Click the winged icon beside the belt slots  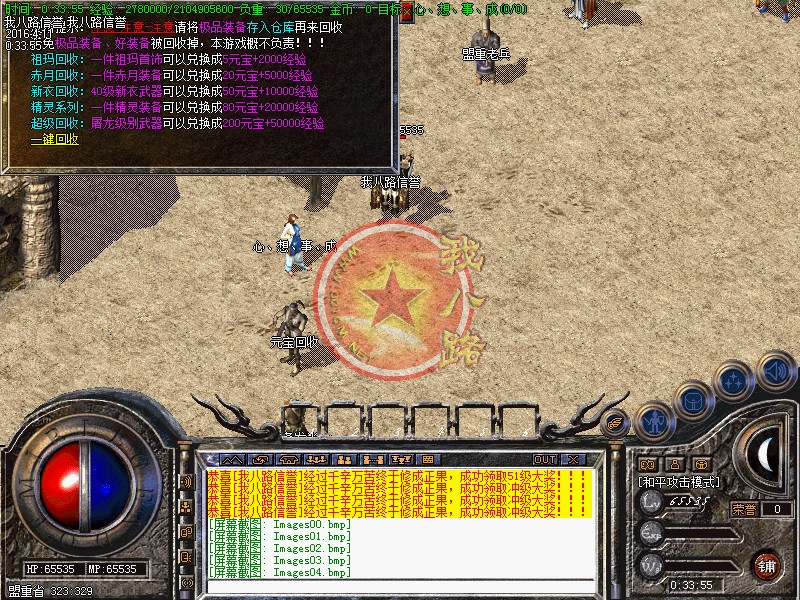617,422
